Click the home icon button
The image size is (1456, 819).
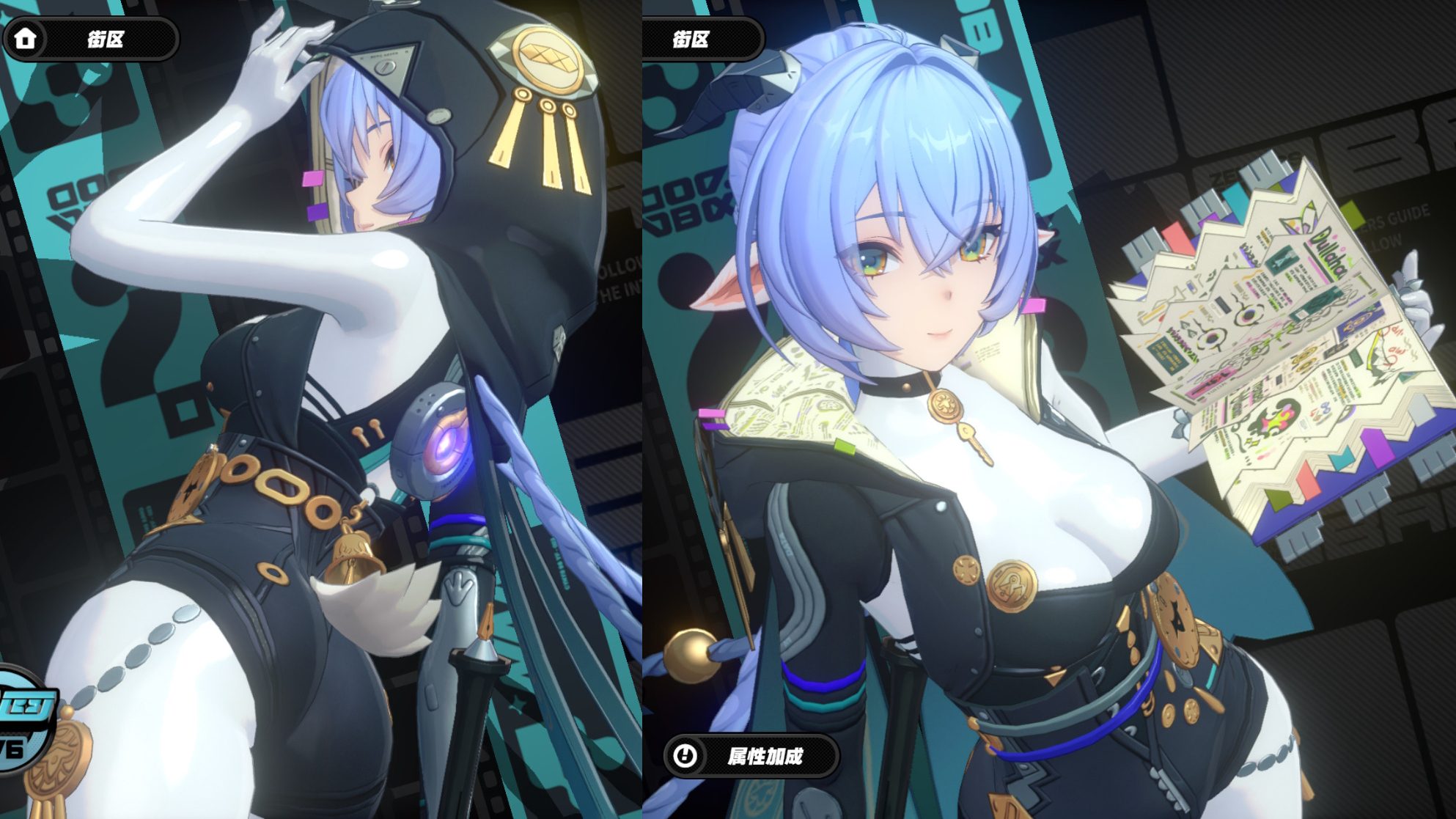pyautogui.click(x=26, y=39)
